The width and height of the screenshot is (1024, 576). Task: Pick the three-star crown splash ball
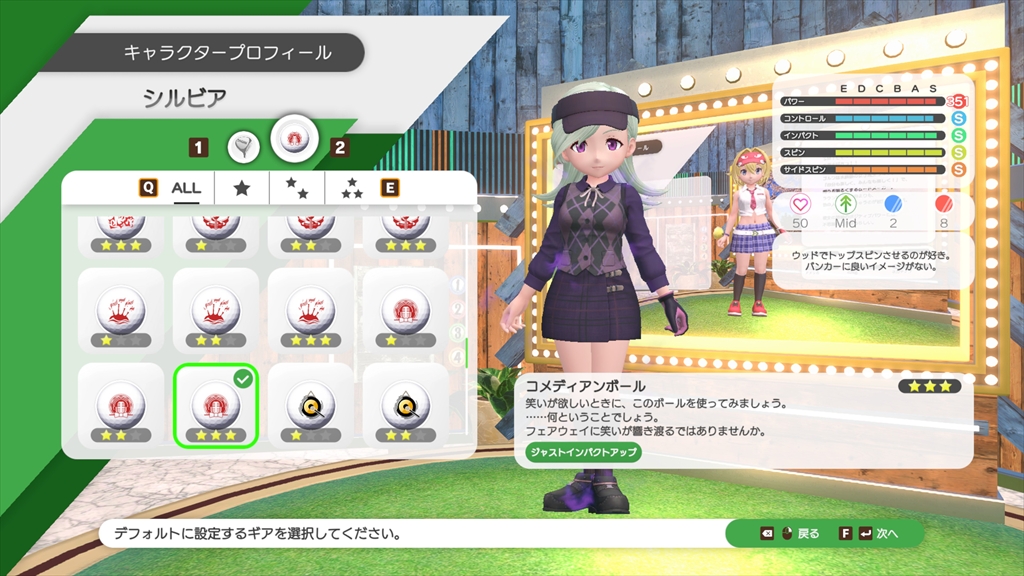pyautogui.click(x=311, y=311)
